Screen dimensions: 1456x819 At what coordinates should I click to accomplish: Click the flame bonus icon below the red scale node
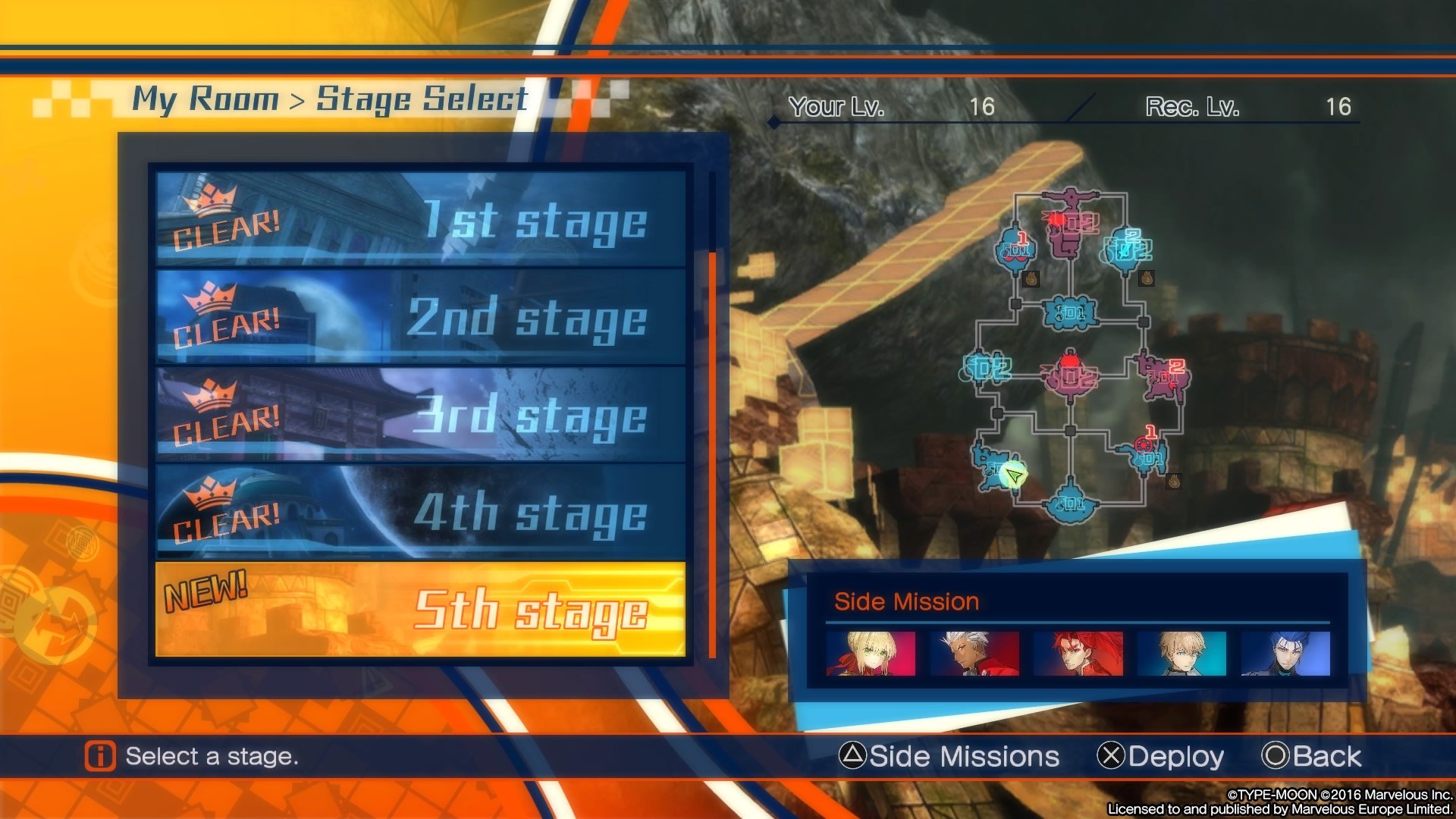tap(1030, 279)
